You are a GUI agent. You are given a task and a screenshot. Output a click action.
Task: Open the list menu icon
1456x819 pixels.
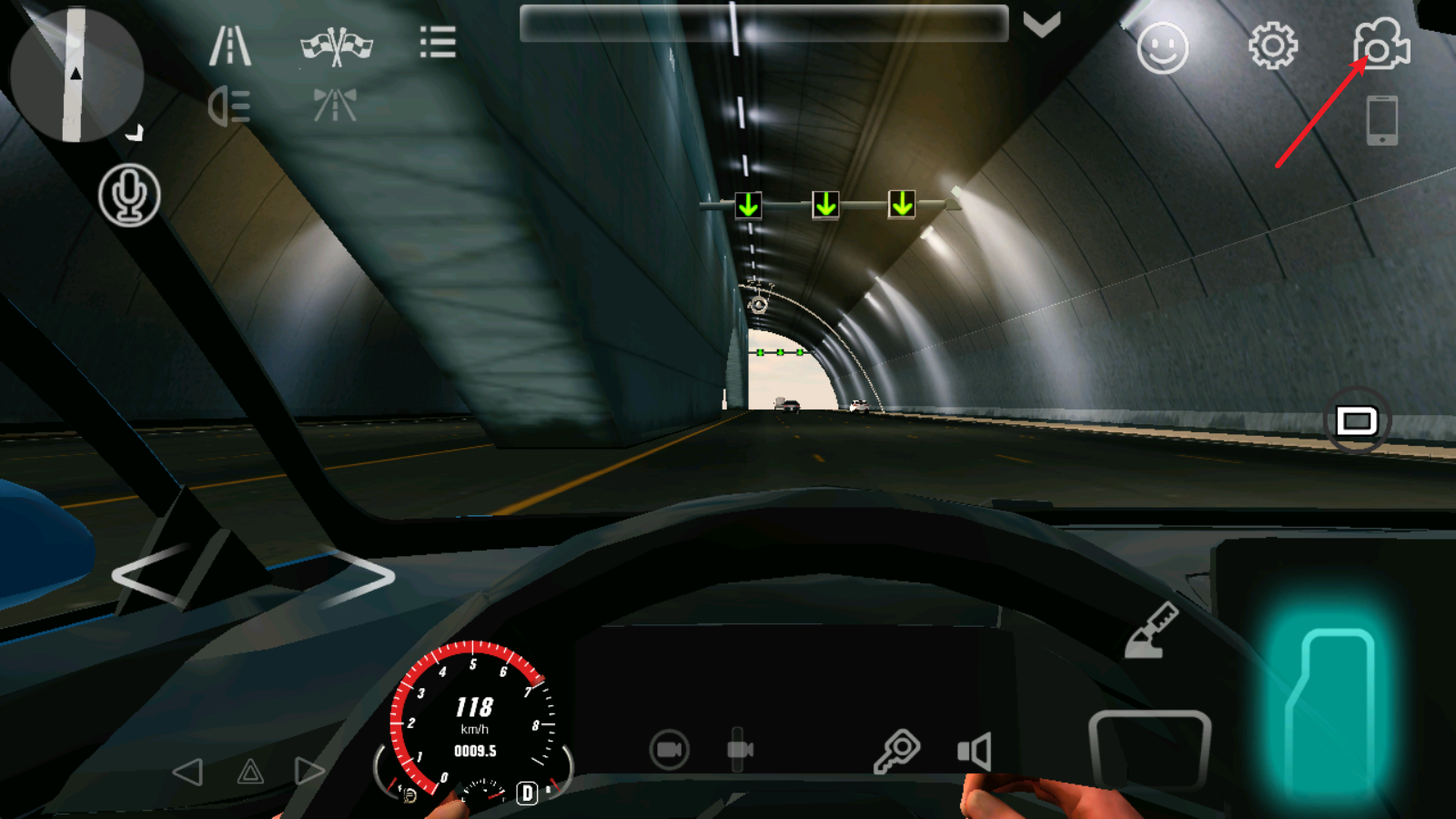click(438, 42)
